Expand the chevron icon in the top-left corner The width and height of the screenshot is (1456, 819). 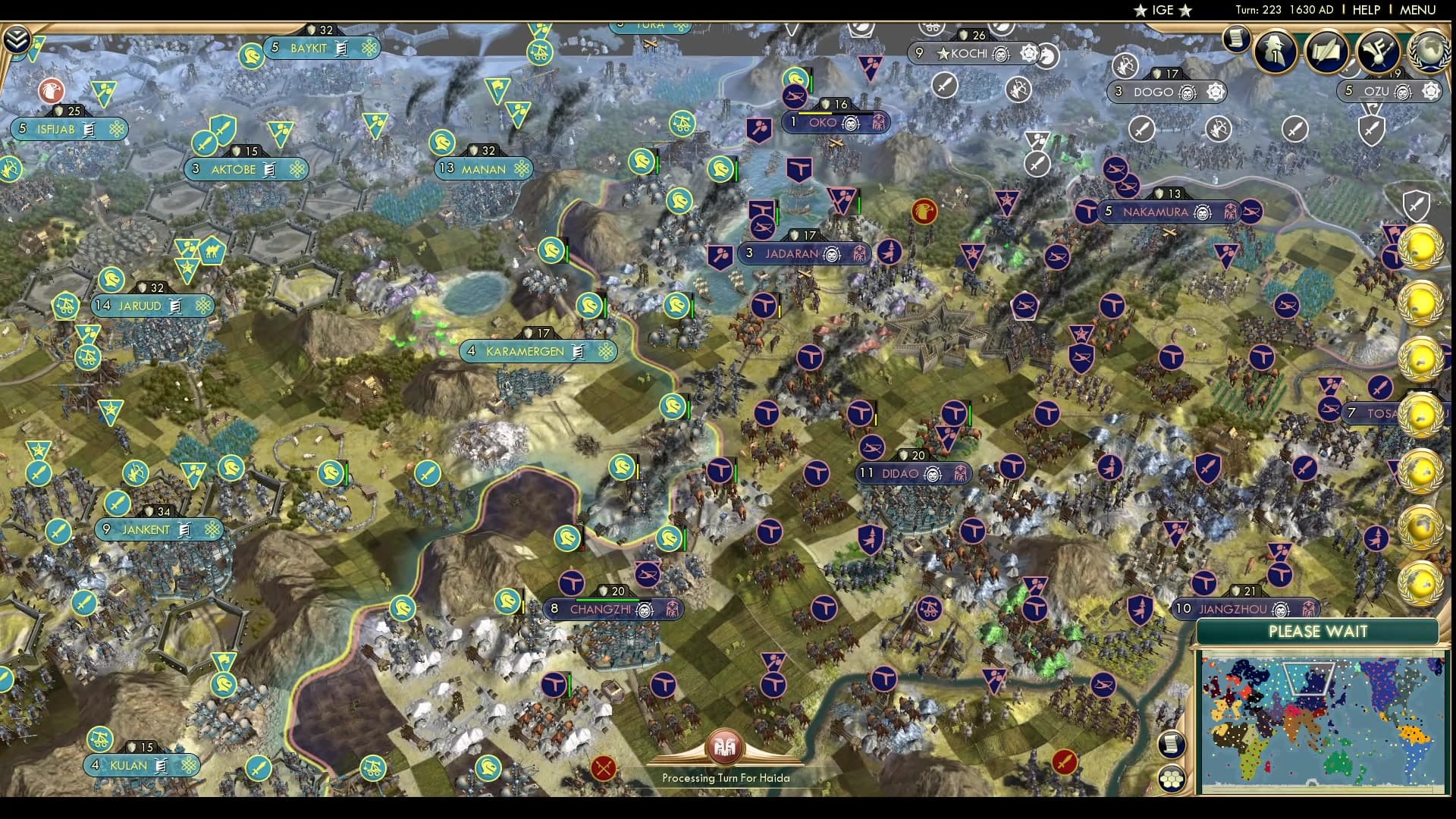pos(17,39)
